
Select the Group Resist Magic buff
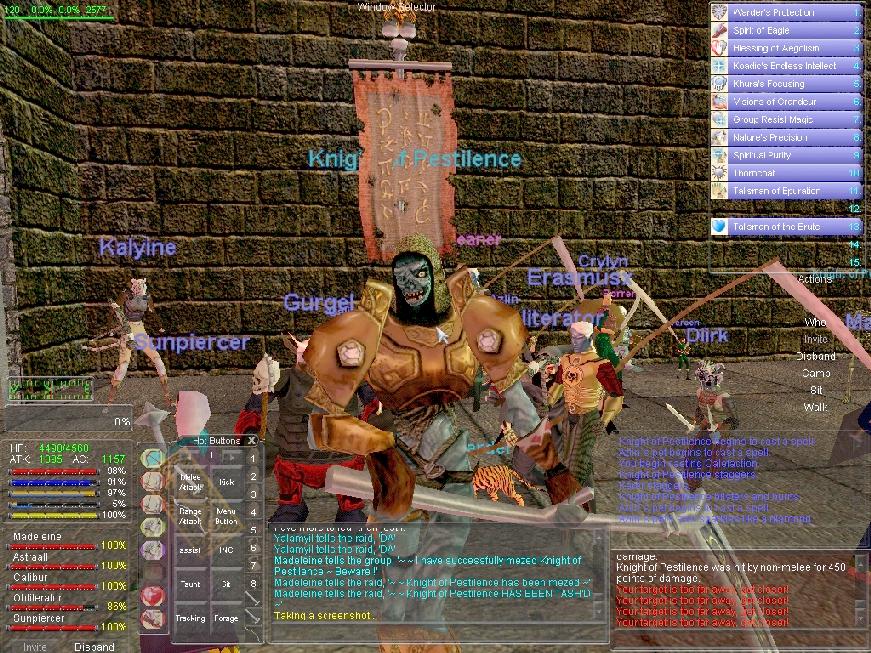(786, 120)
